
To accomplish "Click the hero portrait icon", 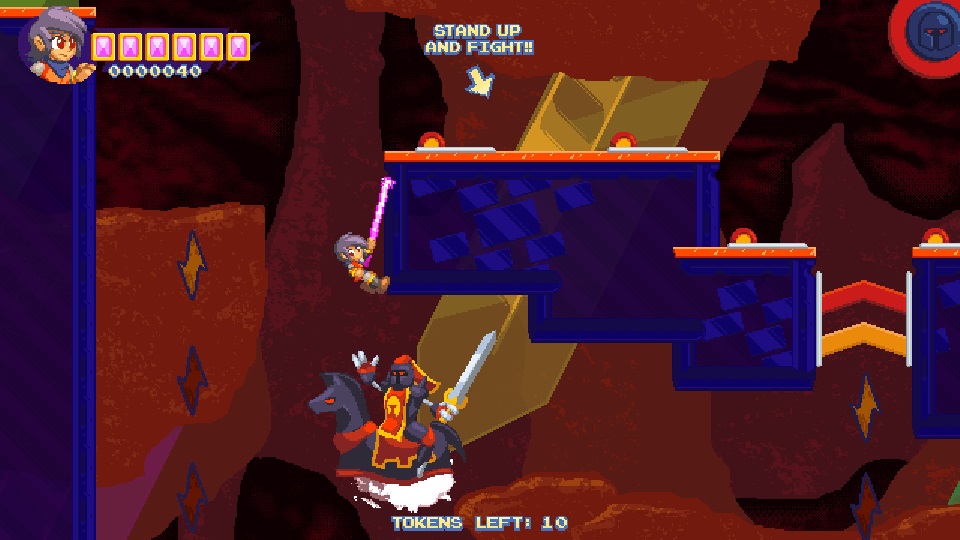I will [x=57, y=44].
